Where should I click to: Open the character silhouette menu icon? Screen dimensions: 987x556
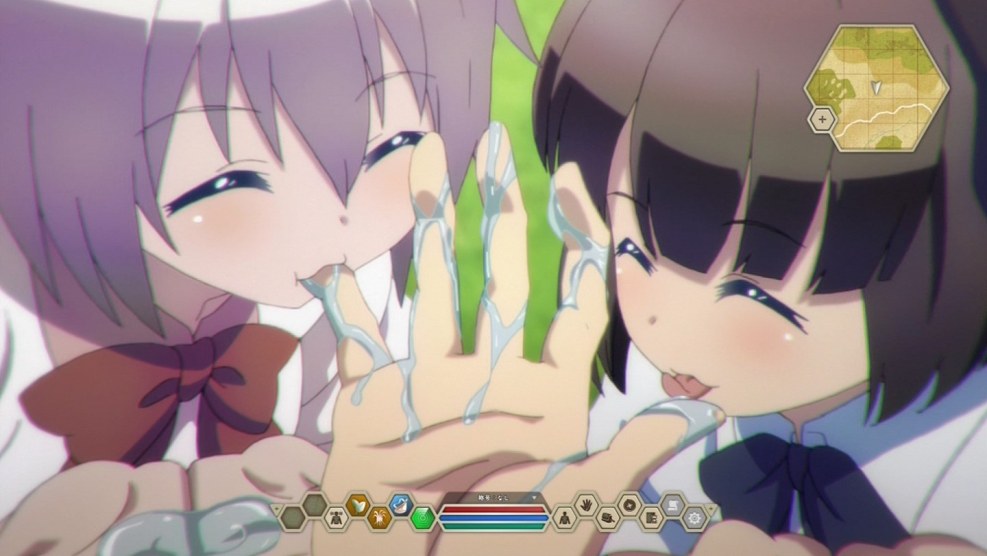click(563, 517)
